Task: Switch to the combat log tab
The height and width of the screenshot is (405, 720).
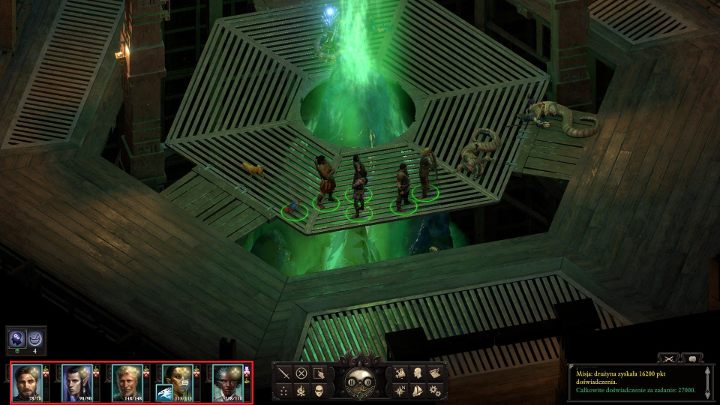Action: [667, 357]
